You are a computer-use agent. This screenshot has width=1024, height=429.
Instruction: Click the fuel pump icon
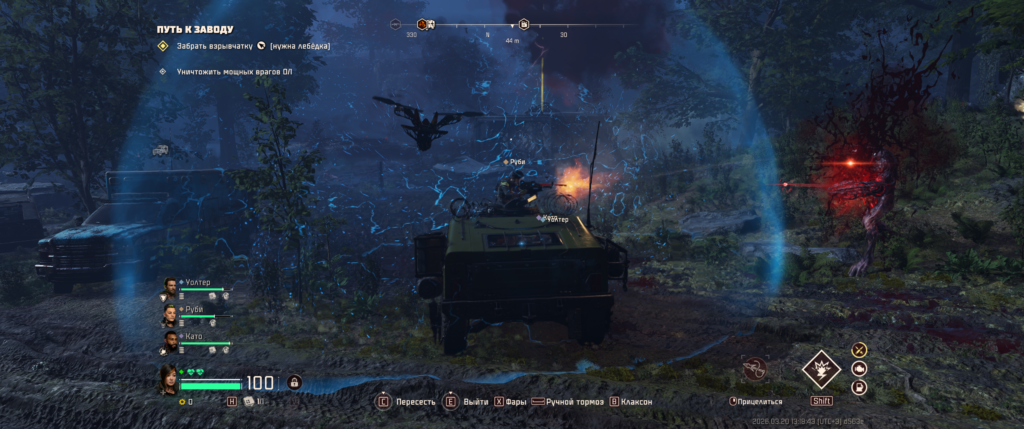point(858,388)
